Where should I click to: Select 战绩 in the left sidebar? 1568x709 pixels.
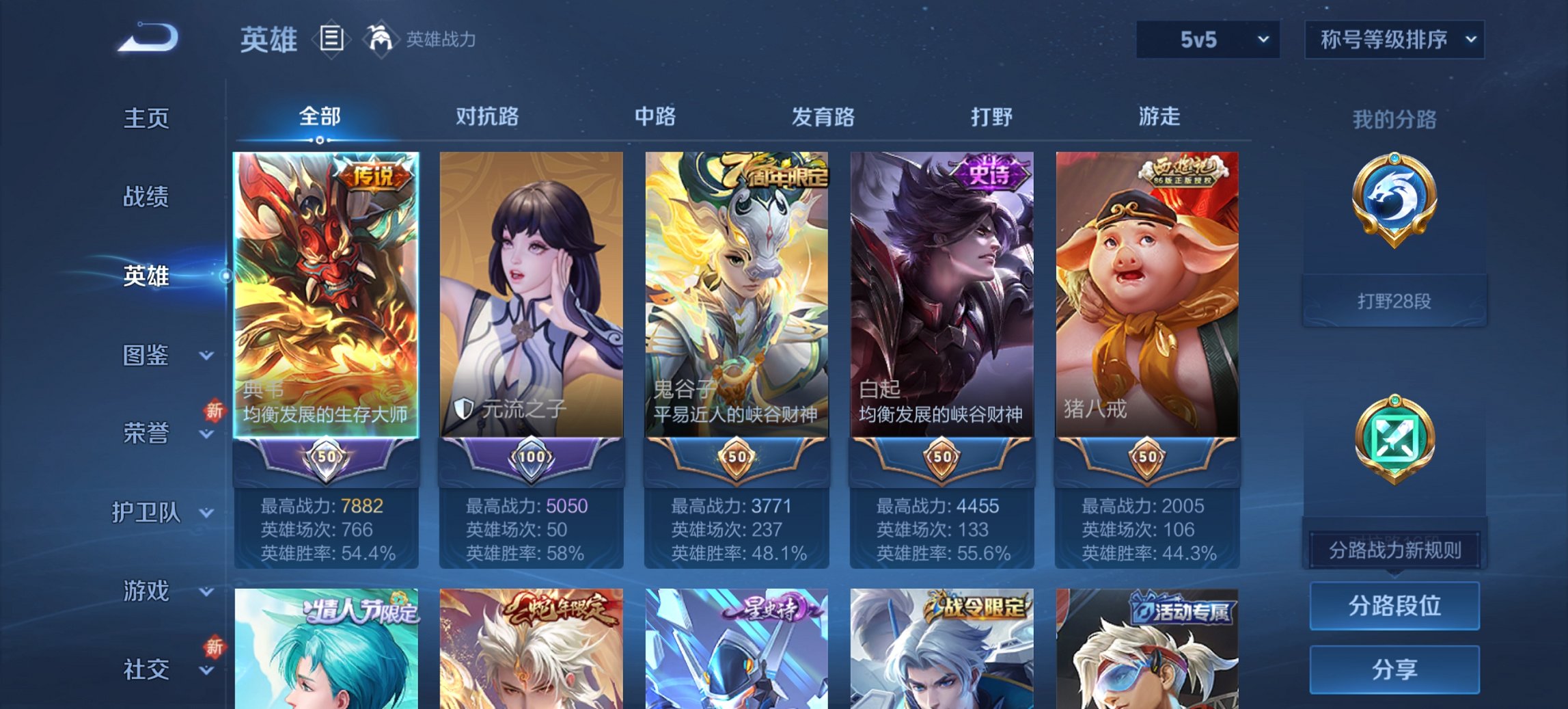tap(145, 198)
